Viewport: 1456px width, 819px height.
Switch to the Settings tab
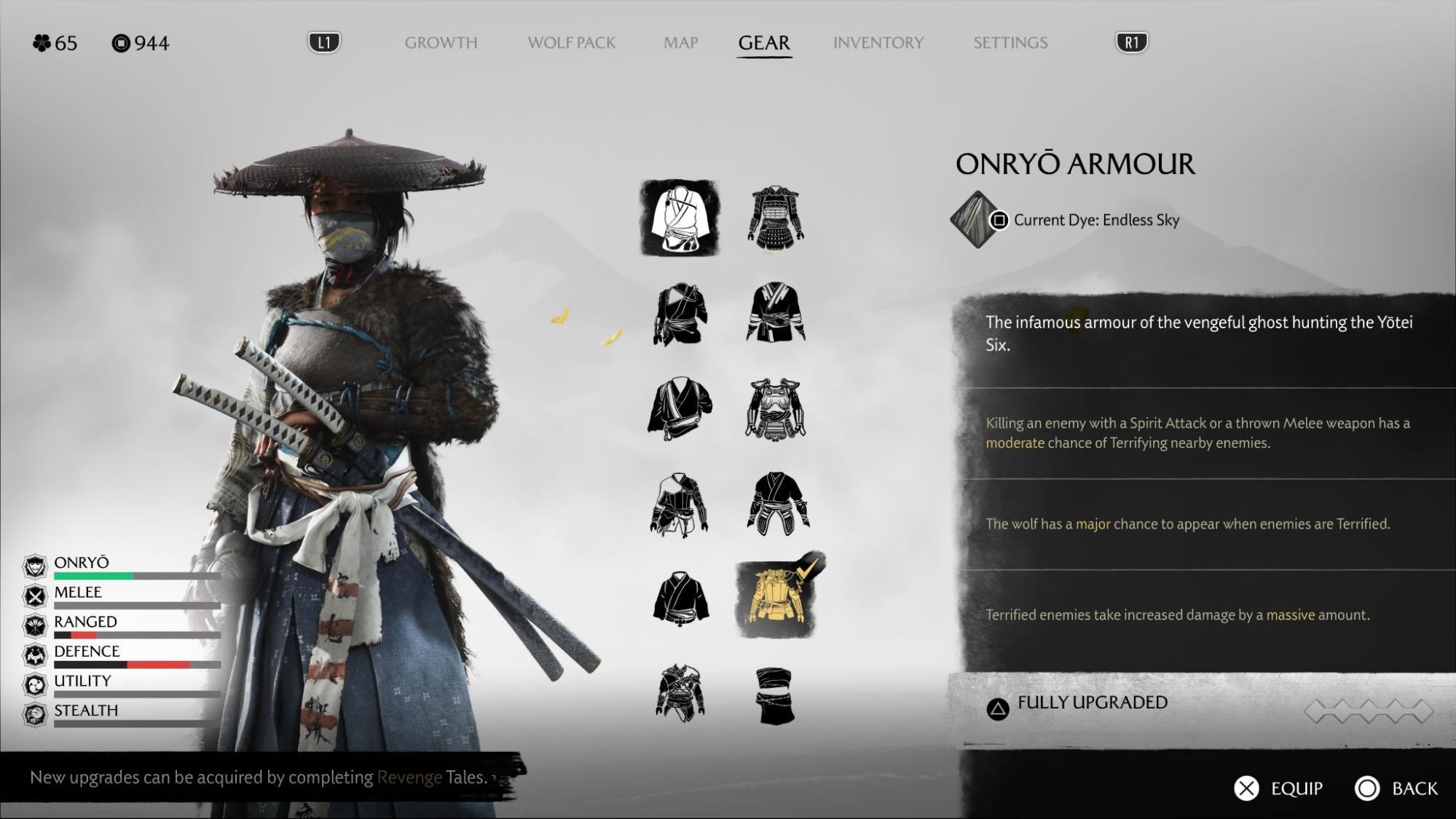coord(1010,43)
